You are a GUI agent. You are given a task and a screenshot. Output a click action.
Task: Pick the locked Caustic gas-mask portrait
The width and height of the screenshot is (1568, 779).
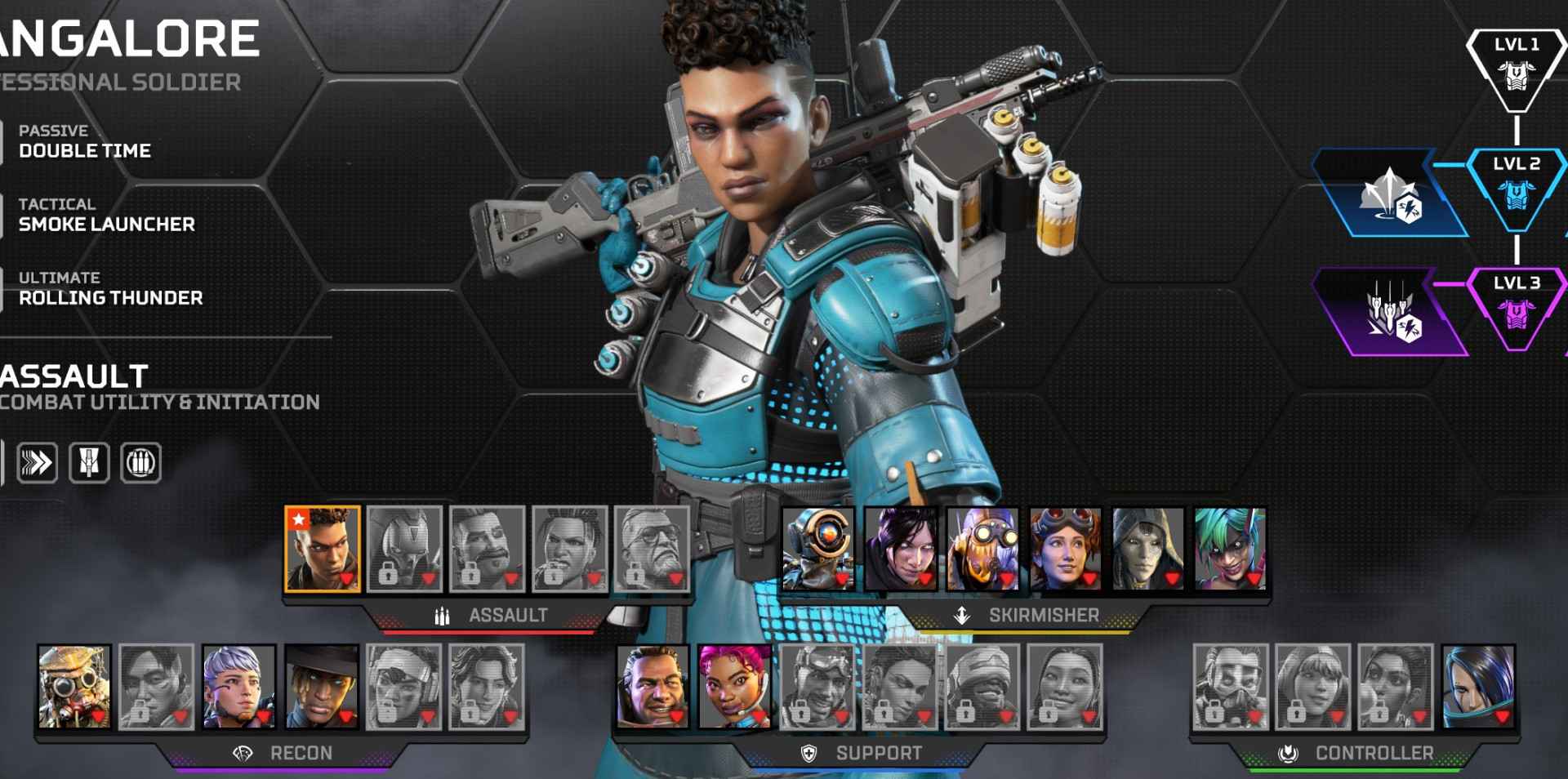[1231, 686]
